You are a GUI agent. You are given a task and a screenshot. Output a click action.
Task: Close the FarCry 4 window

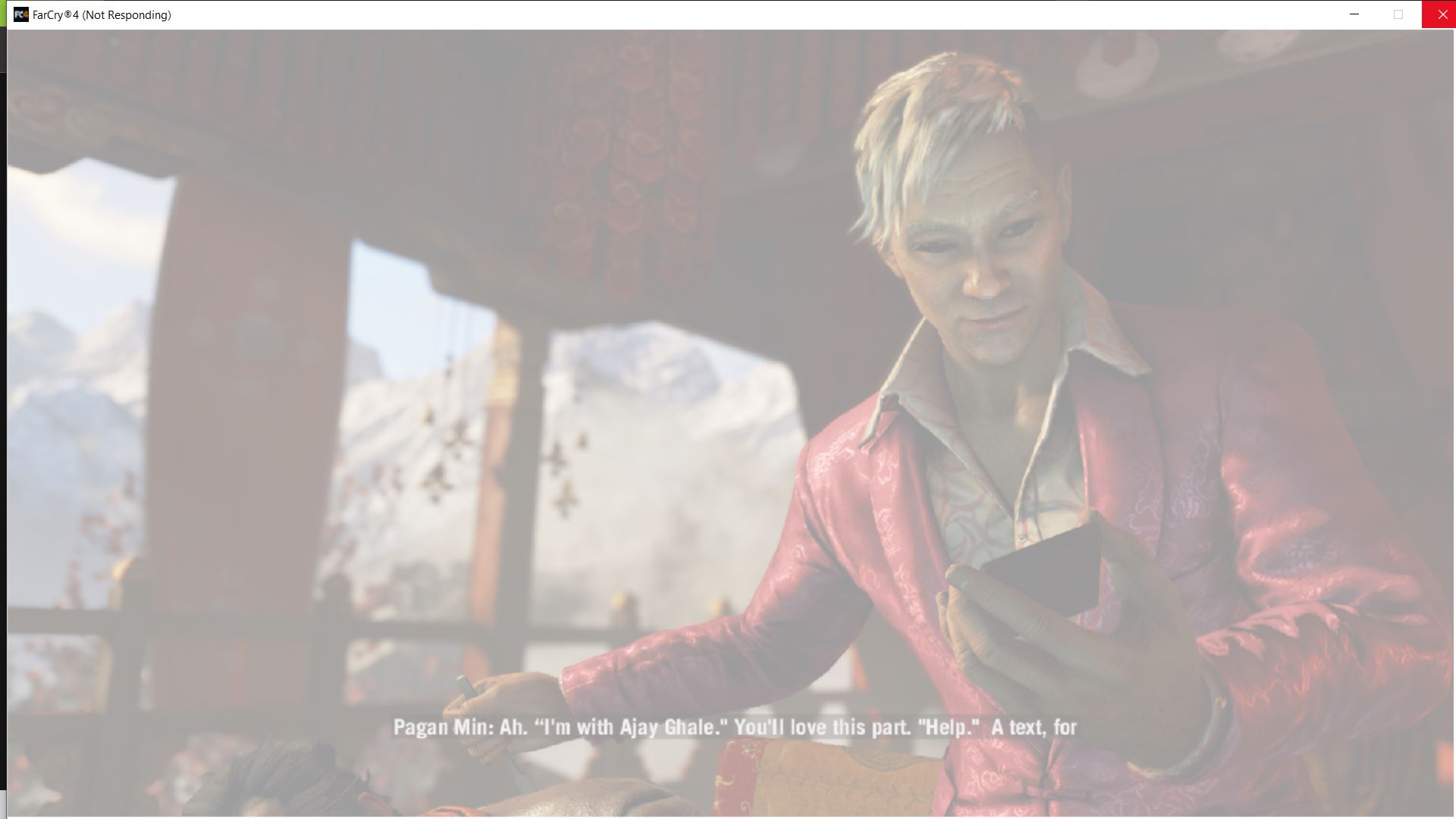click(1439, 14)
